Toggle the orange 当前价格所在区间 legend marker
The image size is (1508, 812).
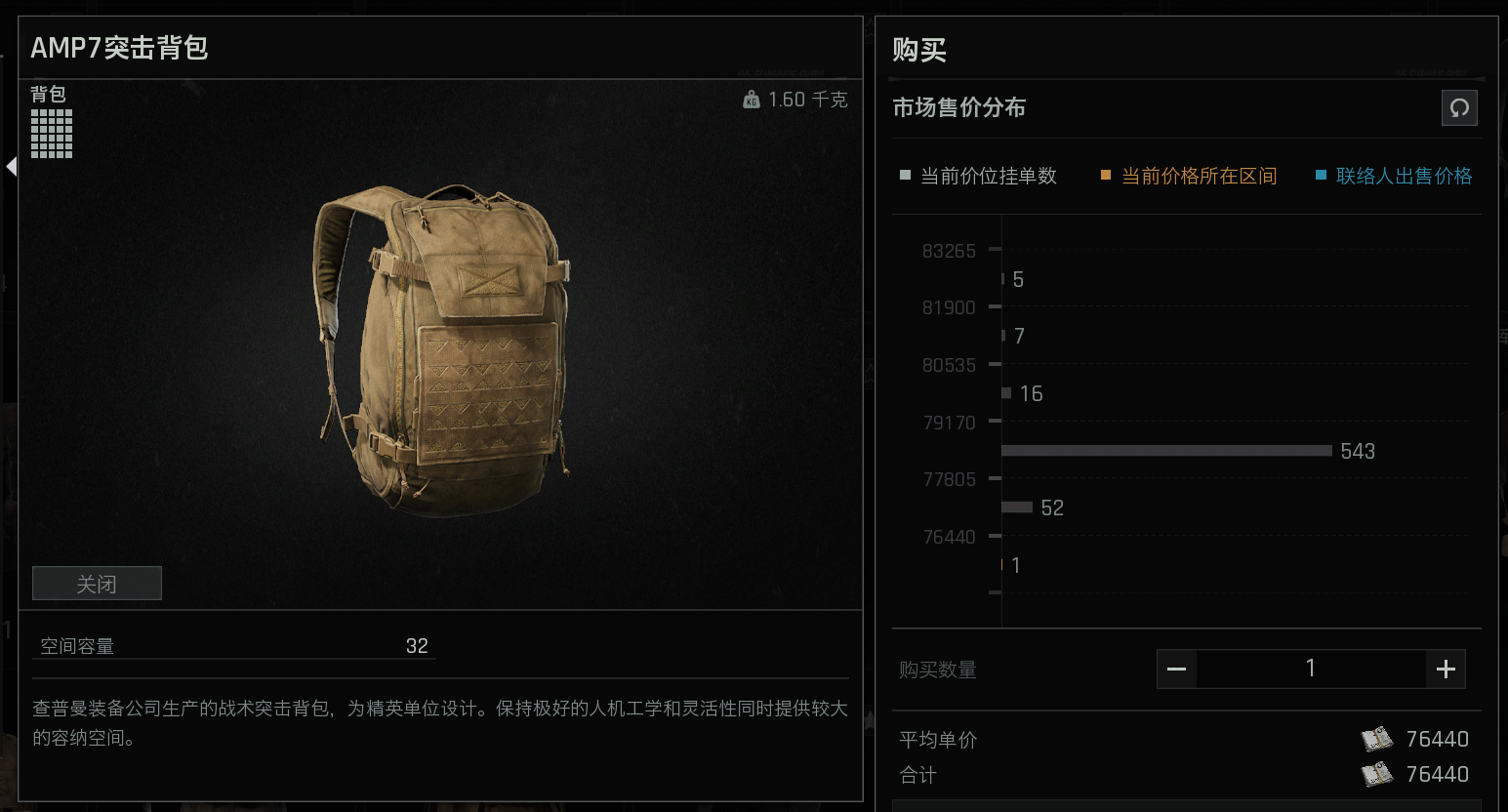(1104, 175)
